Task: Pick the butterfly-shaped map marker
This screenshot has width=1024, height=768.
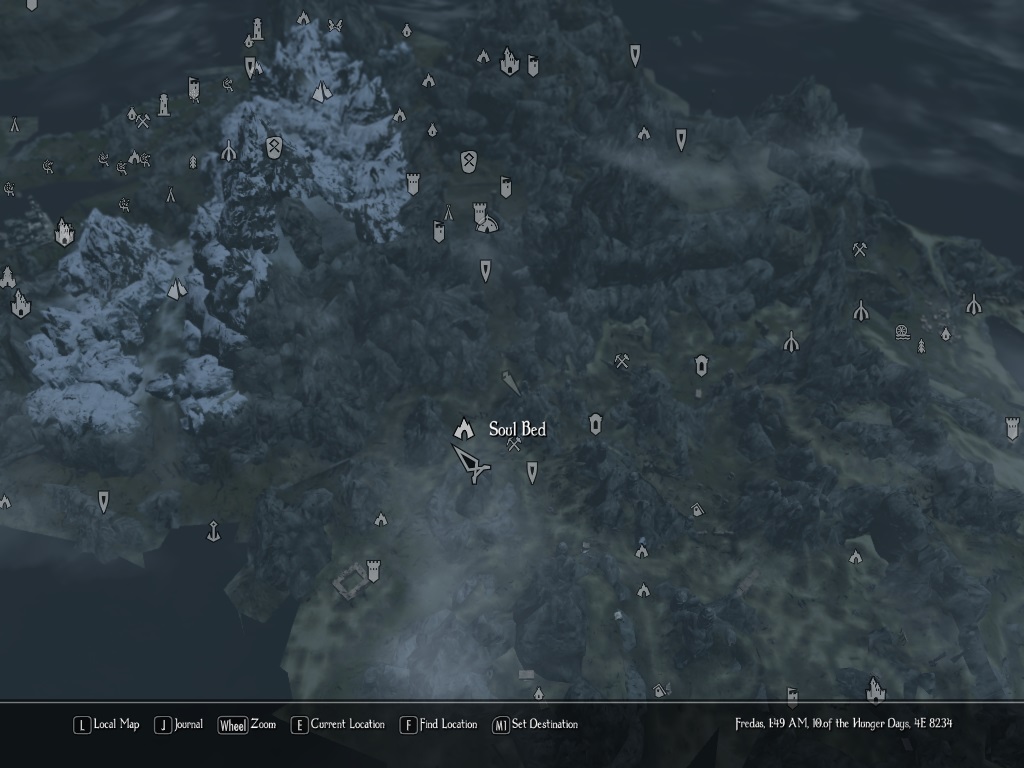Action: click(335, 26)
